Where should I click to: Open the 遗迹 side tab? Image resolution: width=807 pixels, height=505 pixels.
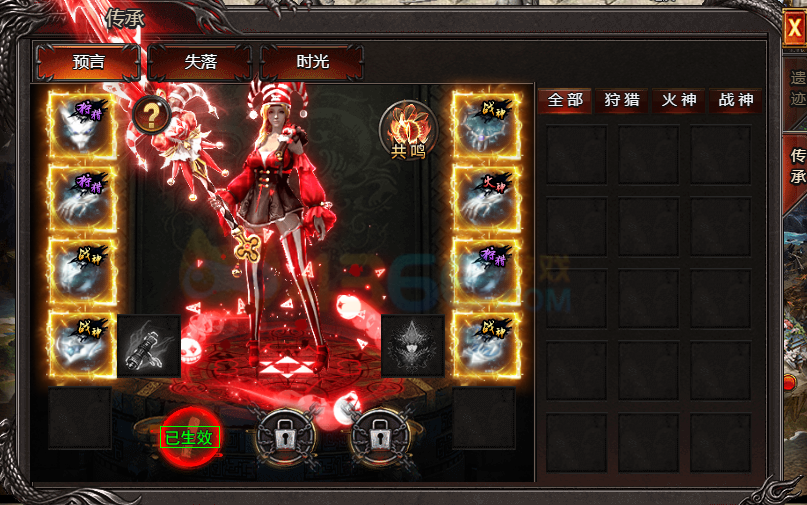pyautogui.click(x=797, y=88)
